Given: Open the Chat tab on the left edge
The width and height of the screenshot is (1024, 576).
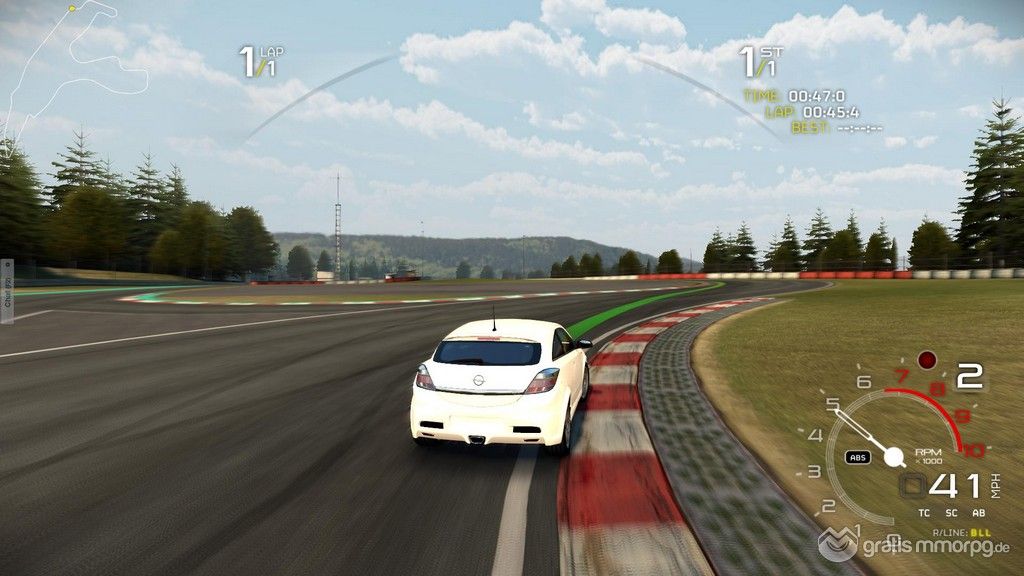Looking at the screenshot, I should 7,291.
